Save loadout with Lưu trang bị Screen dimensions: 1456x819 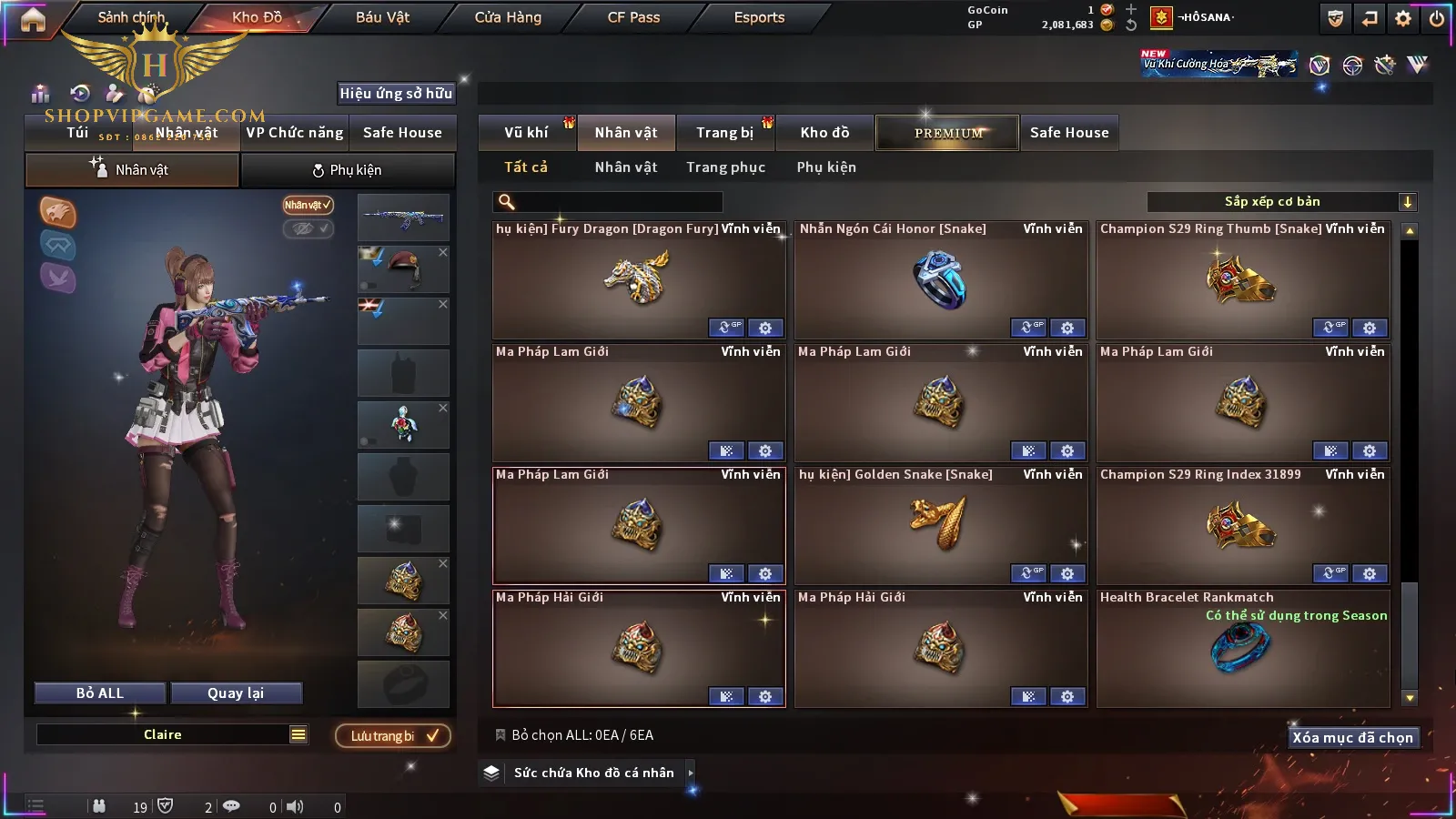[x=393, y=736]
